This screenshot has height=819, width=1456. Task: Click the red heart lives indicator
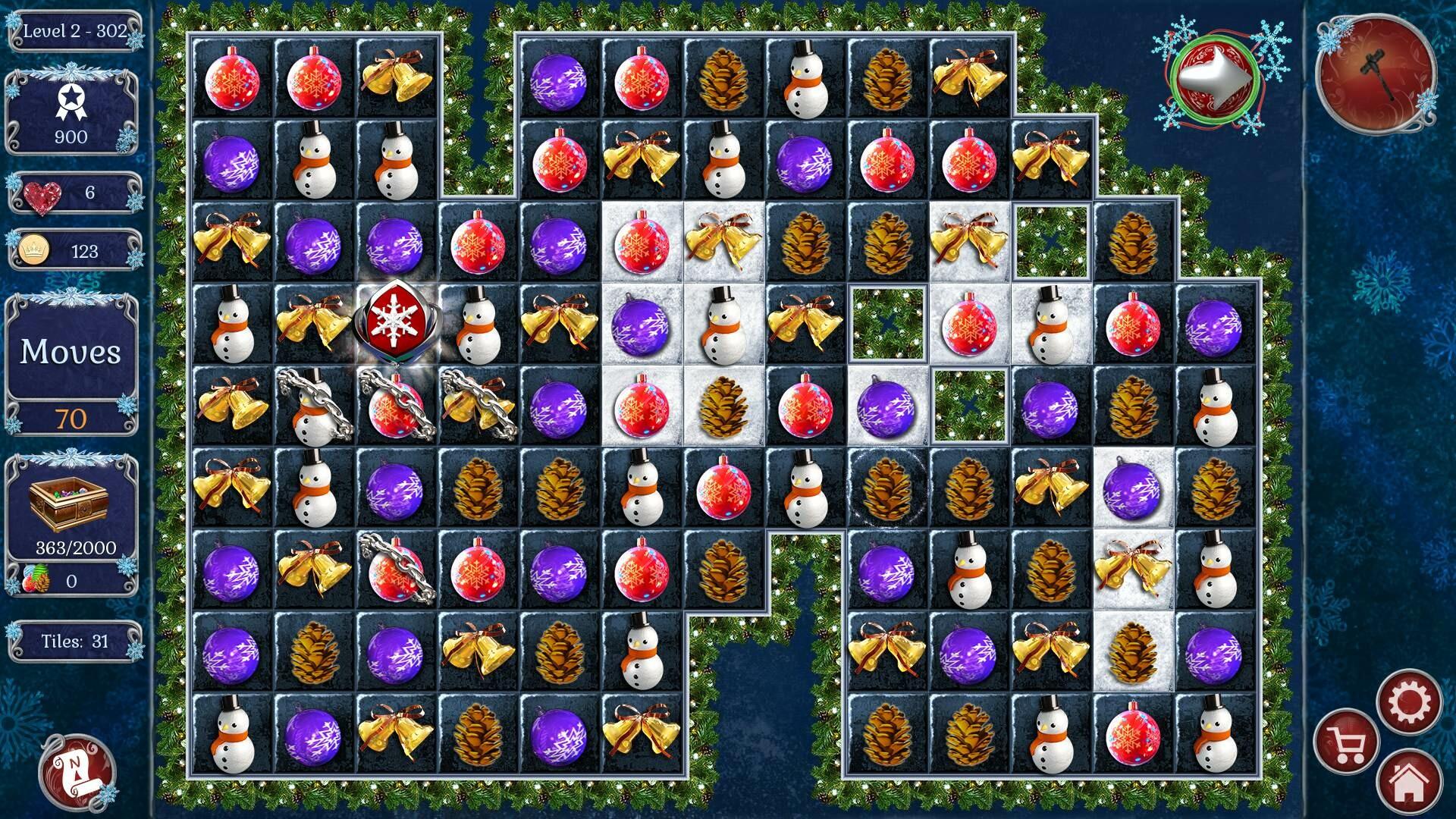(34, 192)
